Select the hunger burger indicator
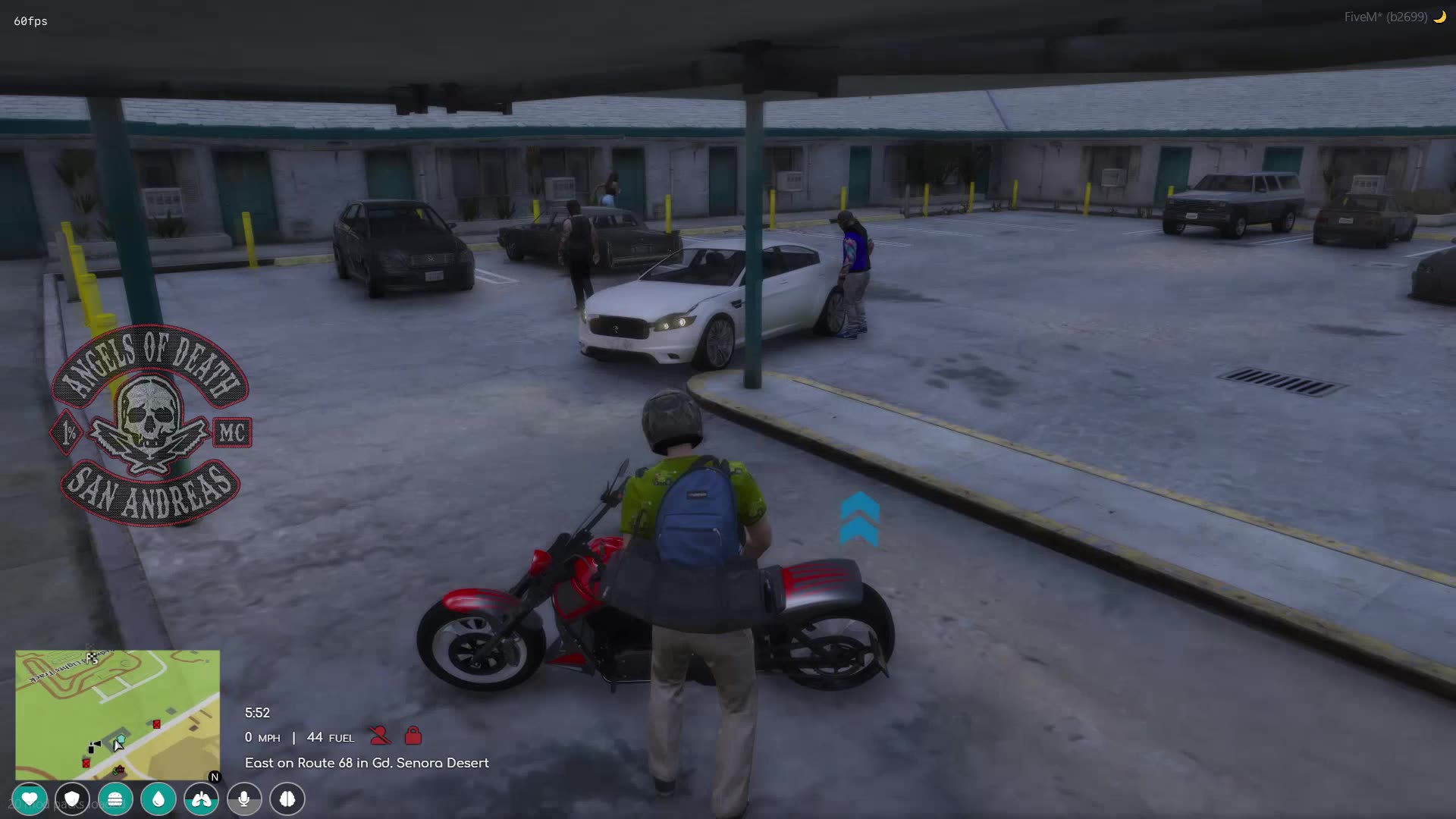Screen dimensions: 1456x819 pos(115,799)
